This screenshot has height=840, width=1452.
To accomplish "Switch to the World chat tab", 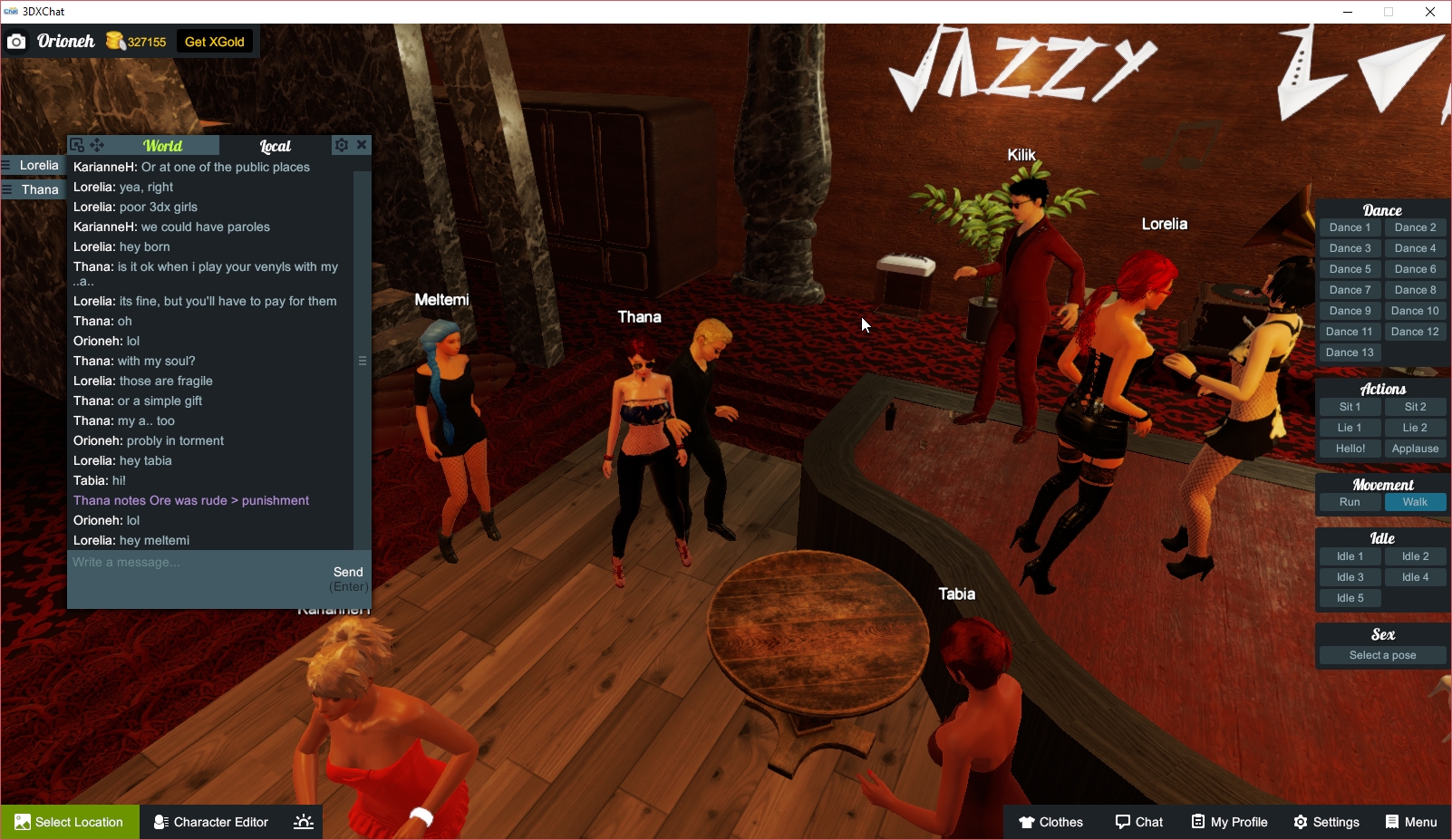I will click(x=164, y=146).
